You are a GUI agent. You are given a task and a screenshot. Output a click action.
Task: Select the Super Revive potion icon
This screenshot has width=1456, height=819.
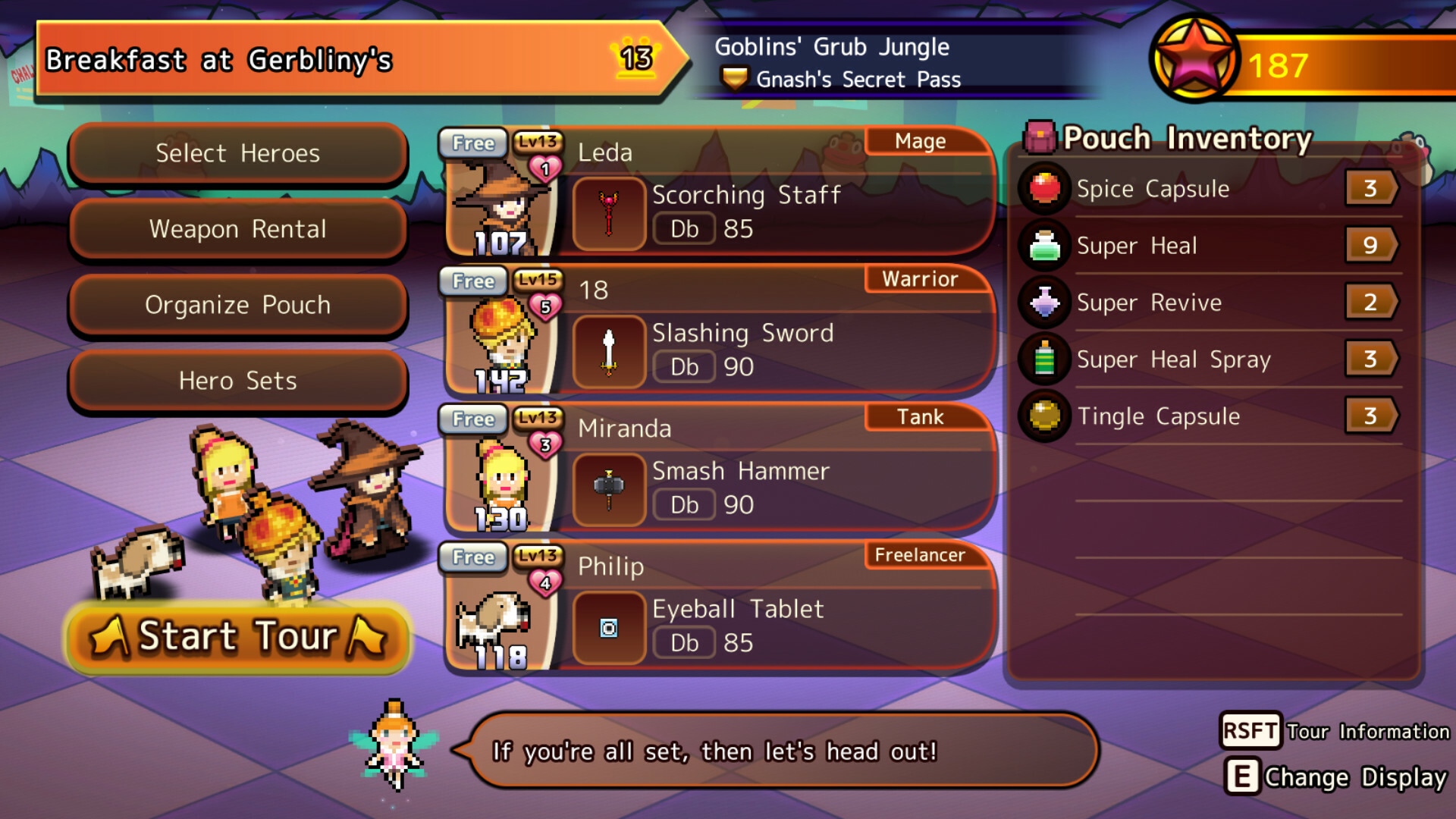[1044, 302]
